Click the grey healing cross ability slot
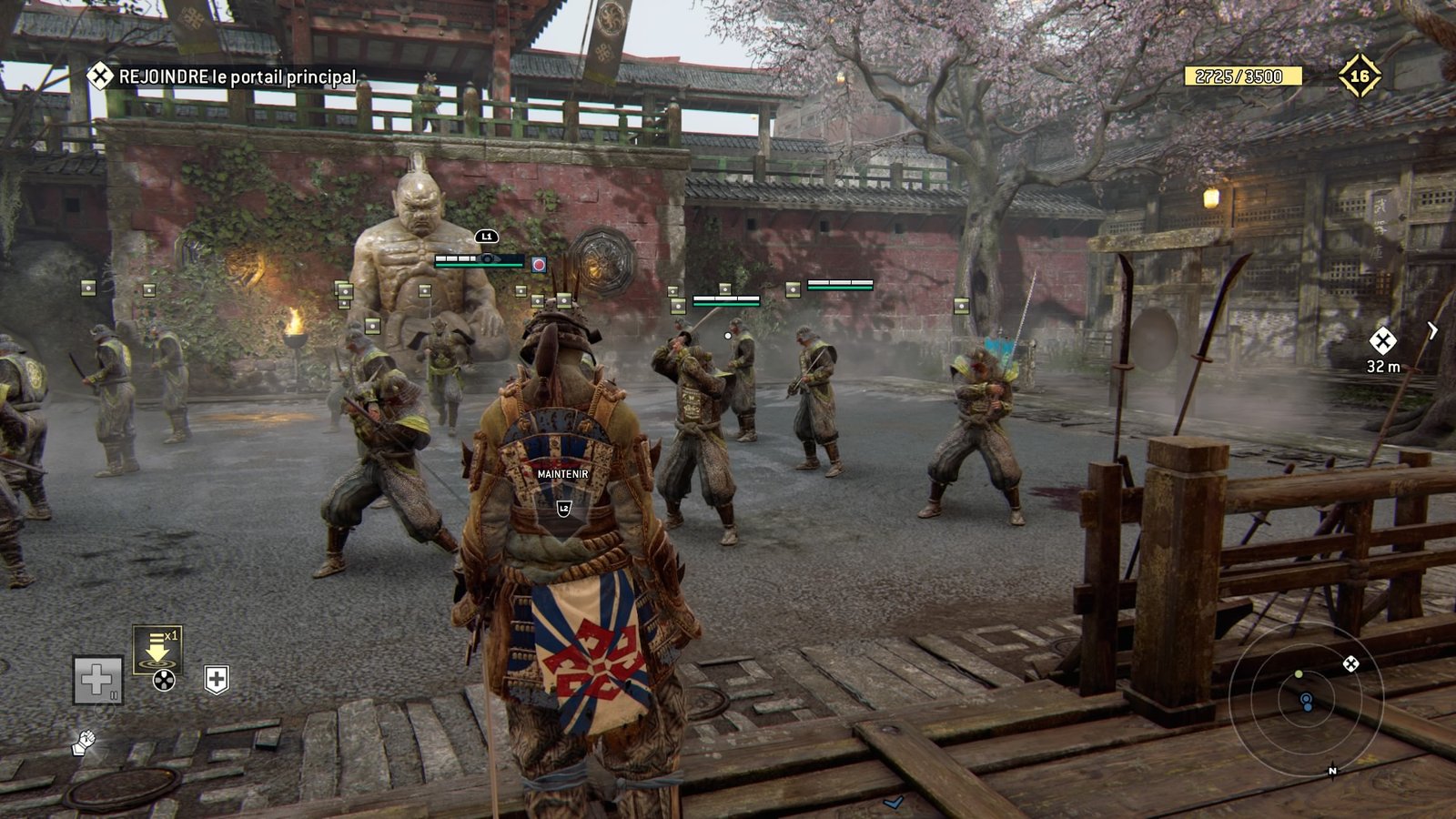1456x819 pixels. [97, 680]
